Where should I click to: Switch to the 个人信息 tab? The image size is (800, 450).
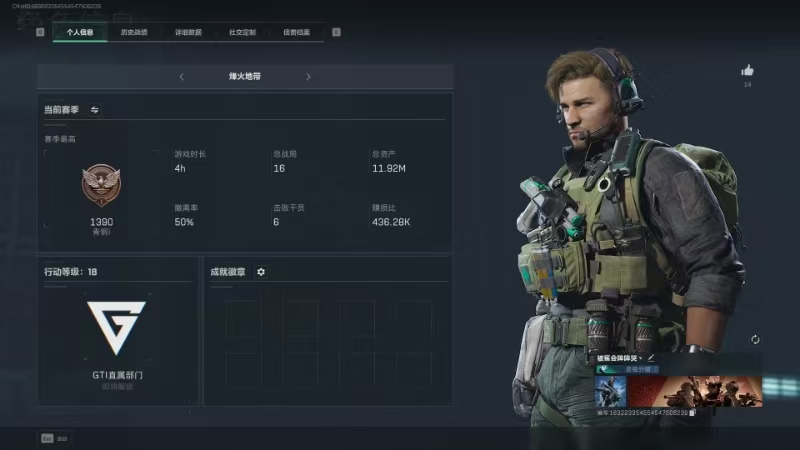point(80,32)
